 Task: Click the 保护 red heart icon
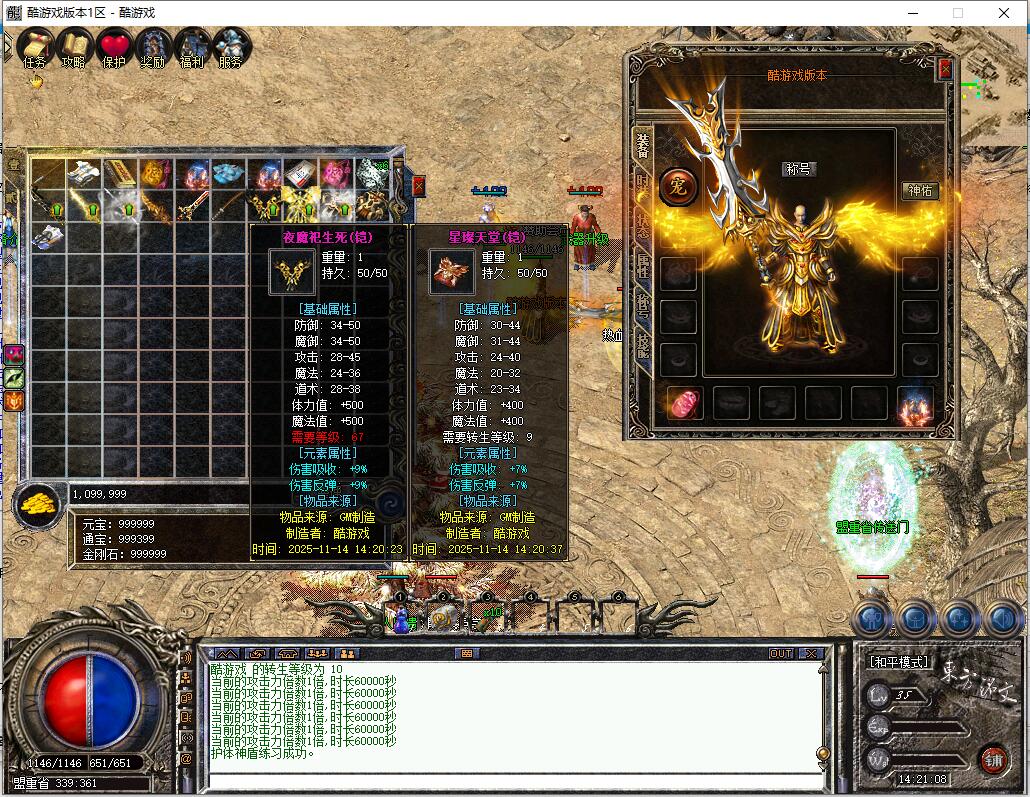[x=114, y=46]
